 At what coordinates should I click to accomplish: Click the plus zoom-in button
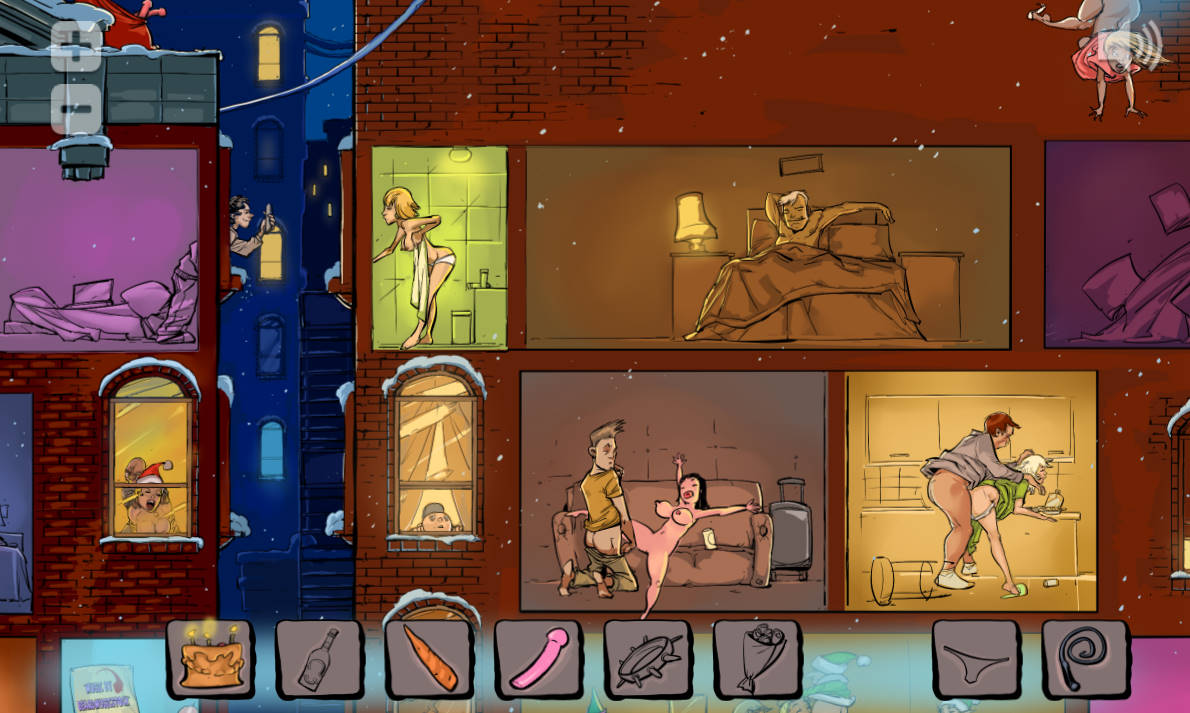point(76,45)
